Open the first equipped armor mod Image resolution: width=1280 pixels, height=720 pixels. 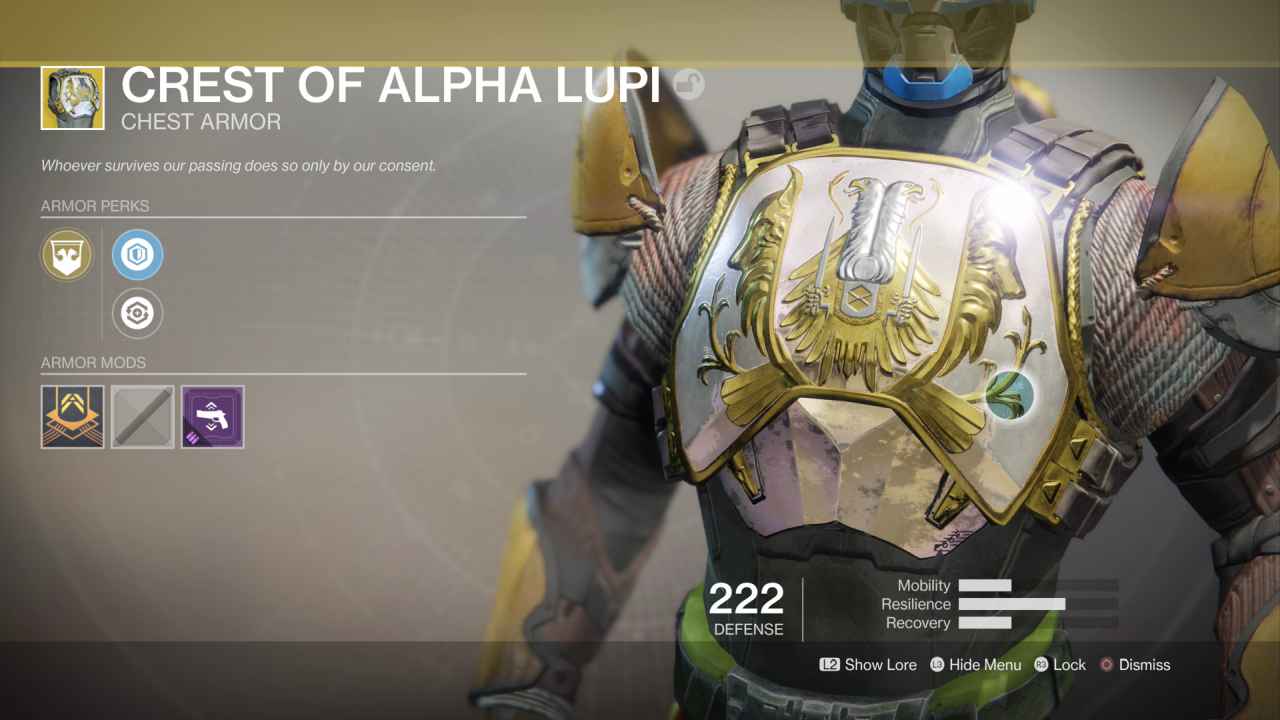click(72, 416)
